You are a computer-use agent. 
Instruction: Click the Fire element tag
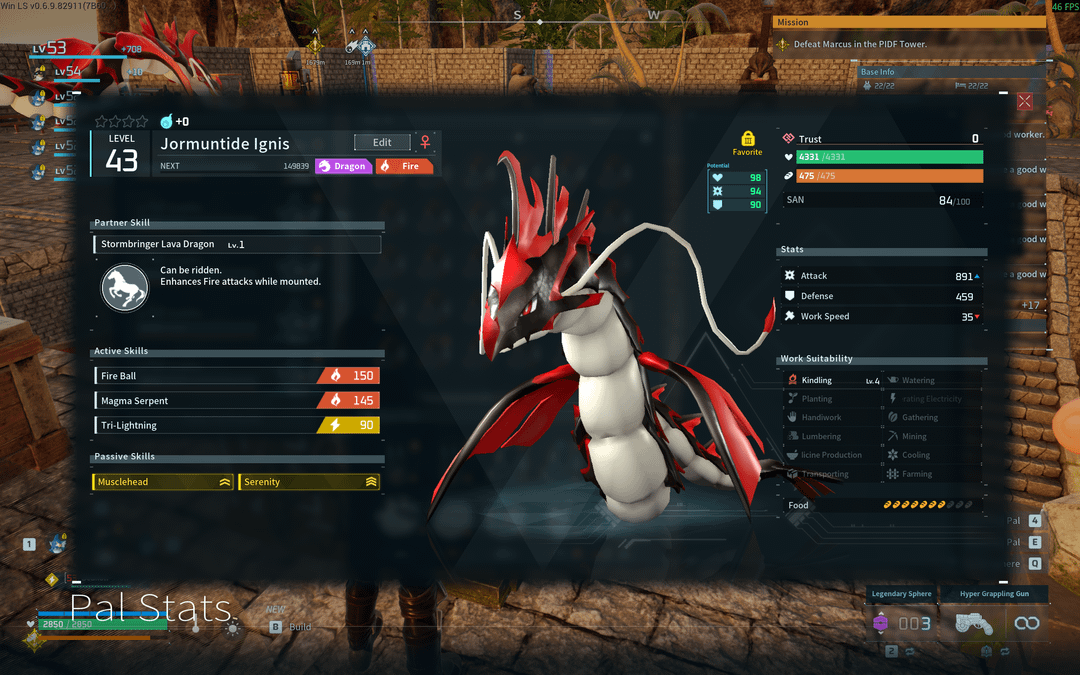pyautogui.click(x=405, y=166)
